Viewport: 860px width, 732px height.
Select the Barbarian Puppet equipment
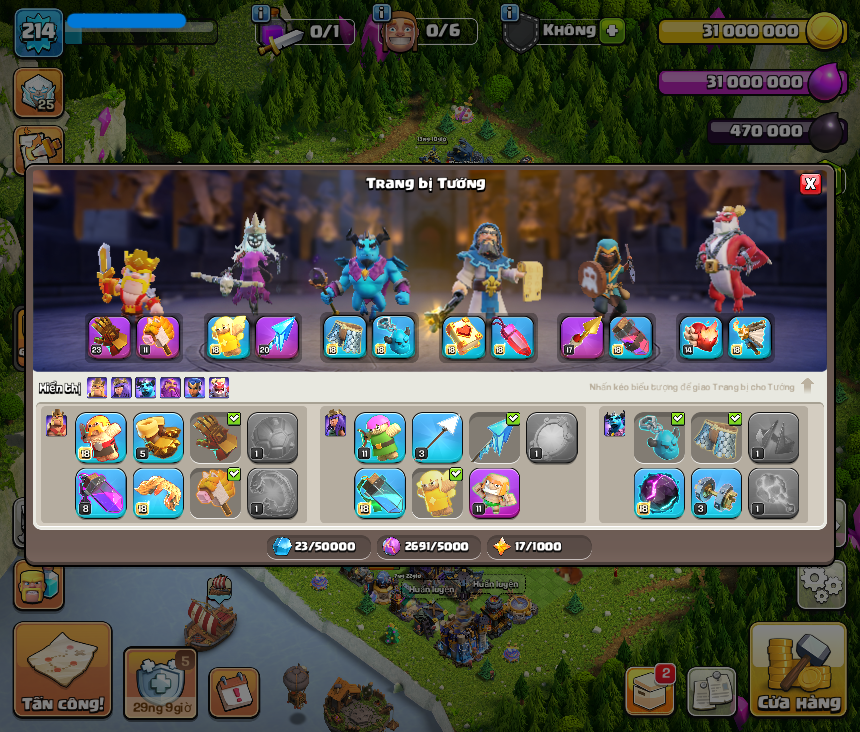101,438
